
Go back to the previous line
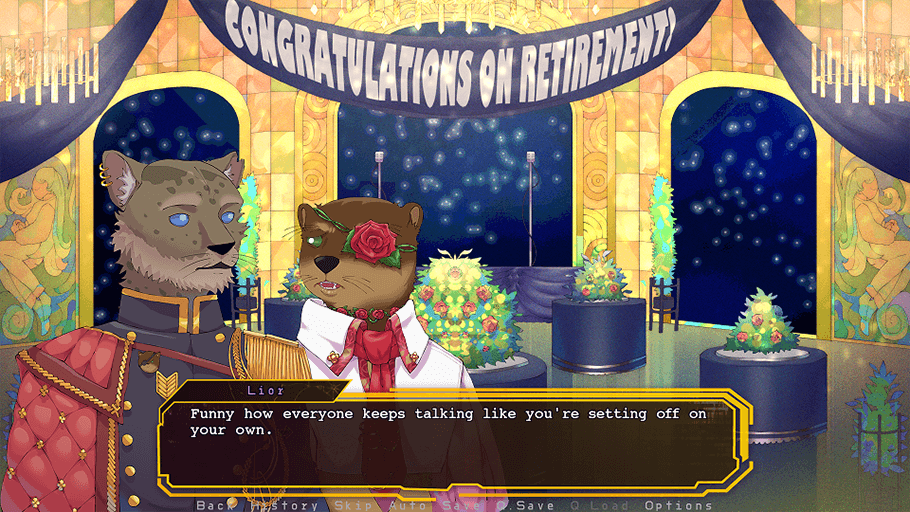tap(213, 505)
